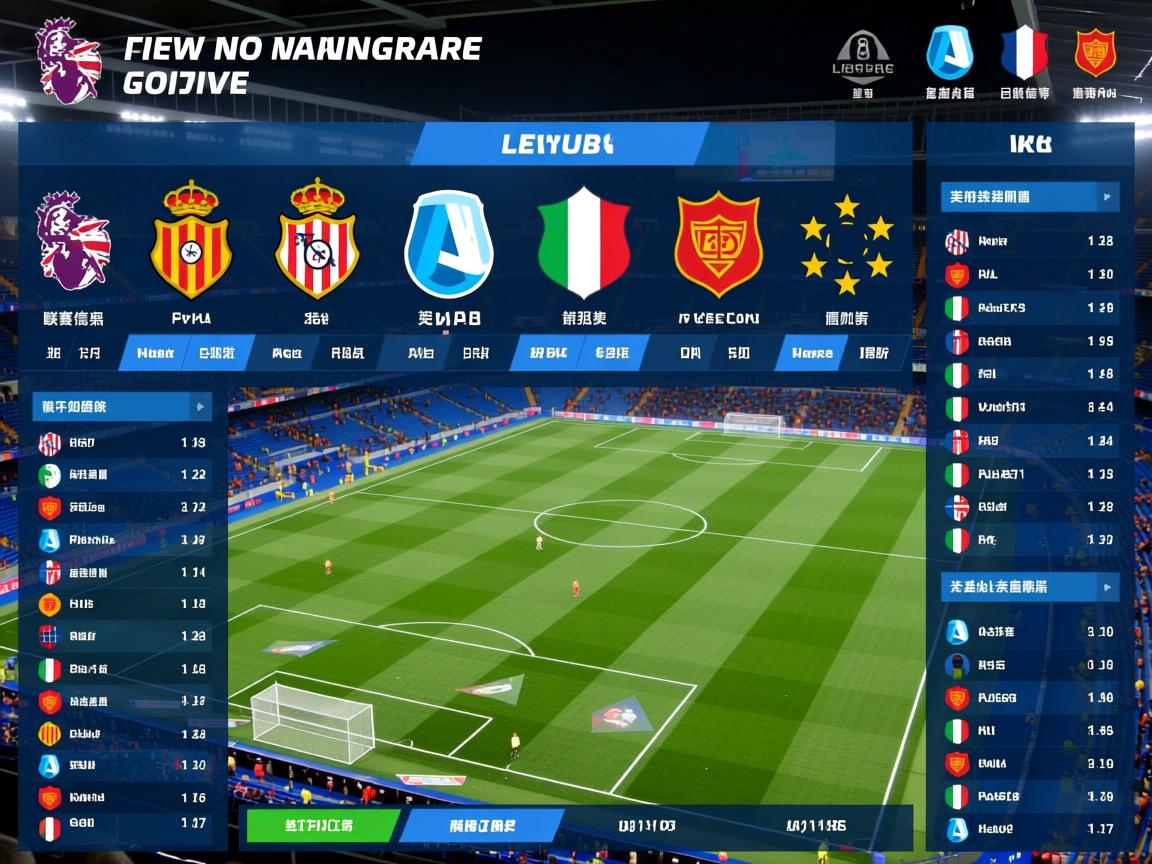Screen dimensions: 1152x864
Task: Select the circle of yellow stars league crest
Action: point(846,244)
